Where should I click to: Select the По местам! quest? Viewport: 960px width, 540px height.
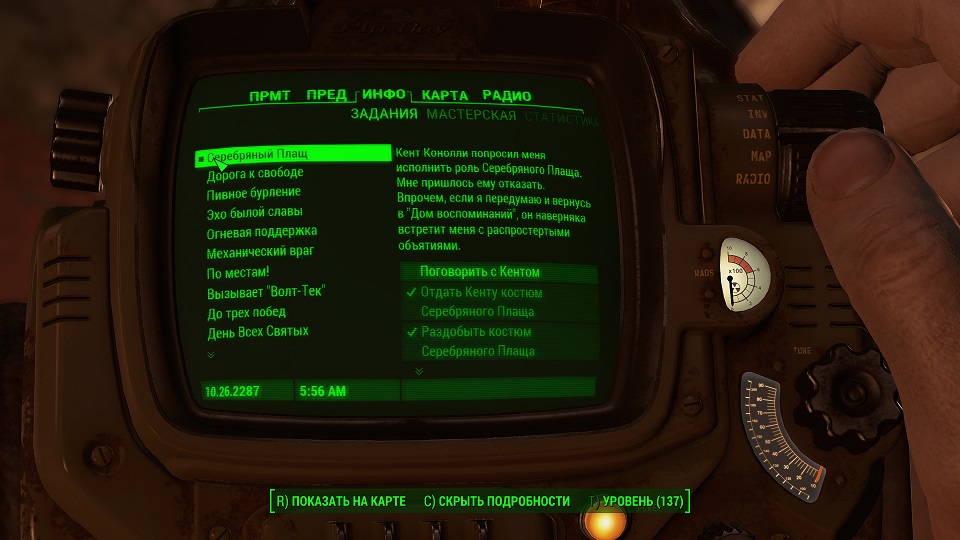238,272
